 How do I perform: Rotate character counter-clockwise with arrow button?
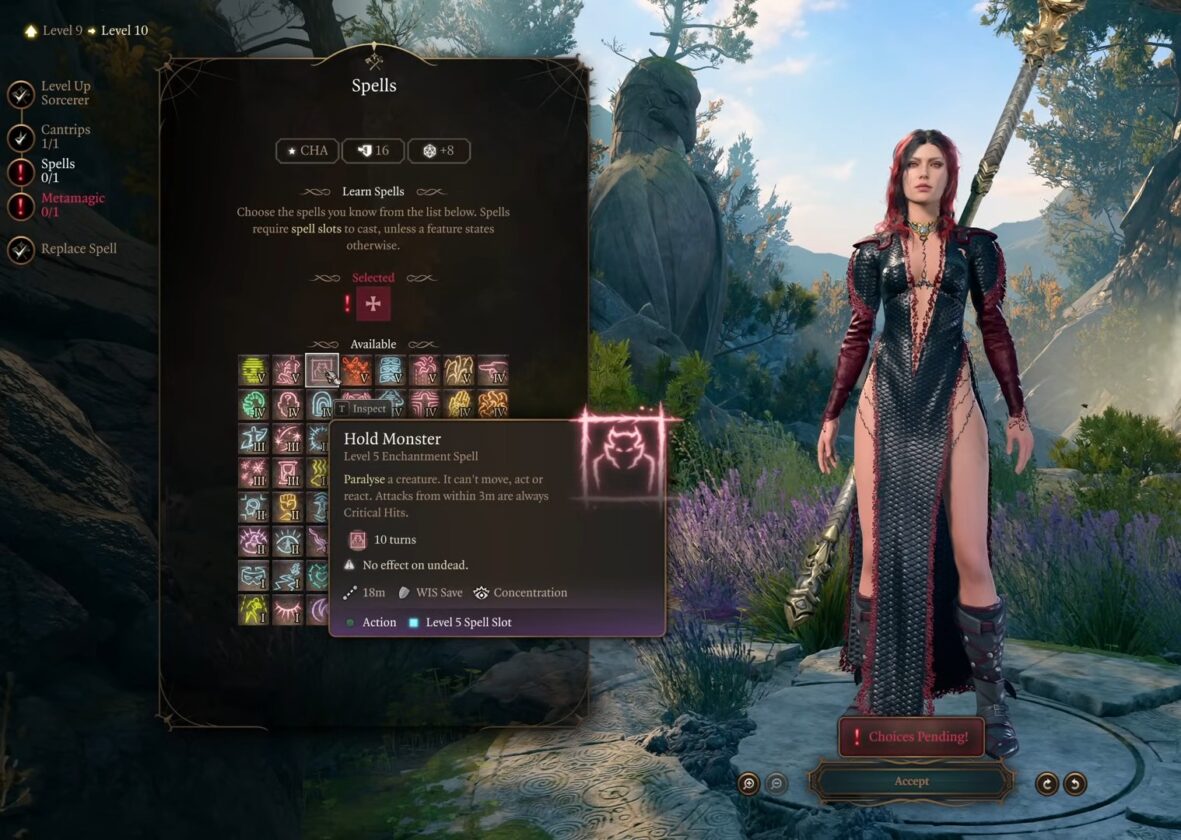click(1075, 783)
